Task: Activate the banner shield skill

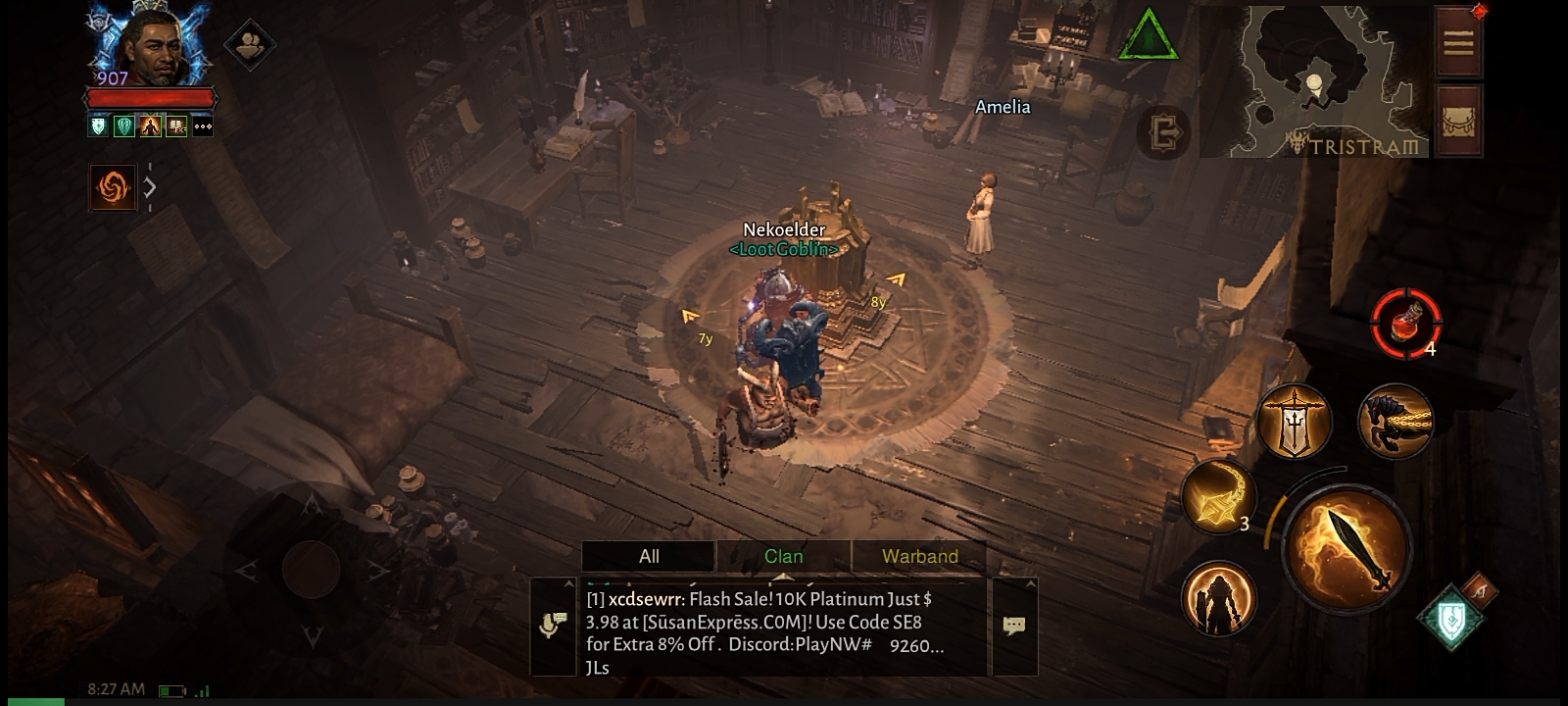Action: 1295,421
